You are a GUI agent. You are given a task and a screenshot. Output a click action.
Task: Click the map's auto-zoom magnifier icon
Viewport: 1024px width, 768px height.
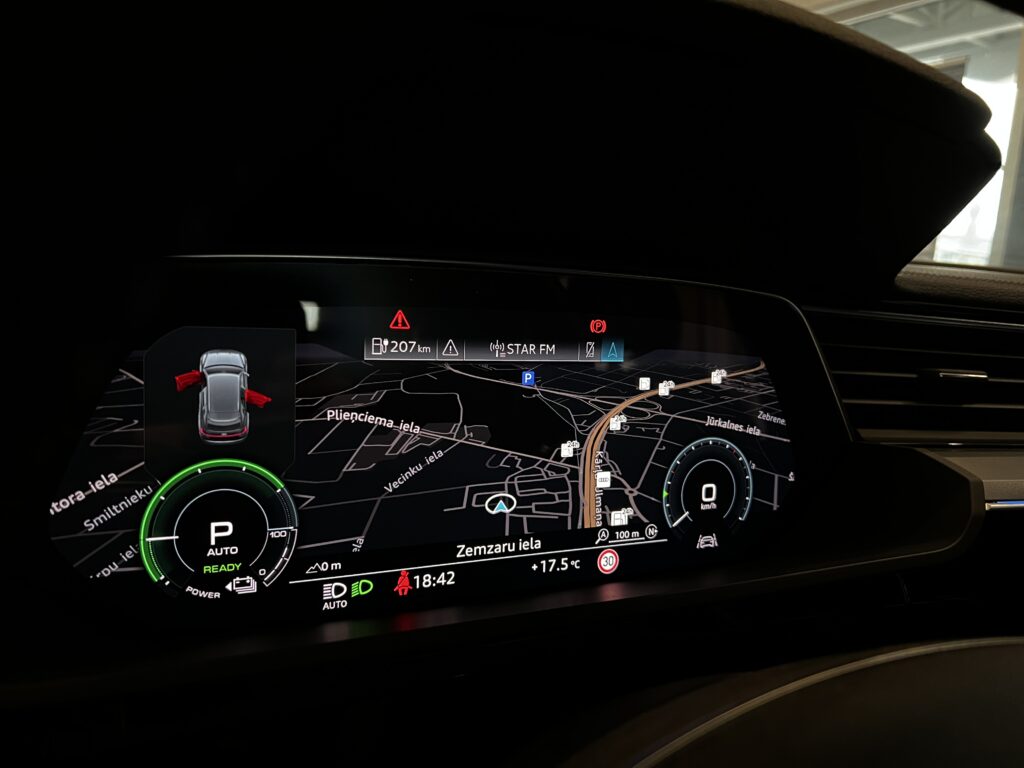pyautogui.click(x=603, y=536)
